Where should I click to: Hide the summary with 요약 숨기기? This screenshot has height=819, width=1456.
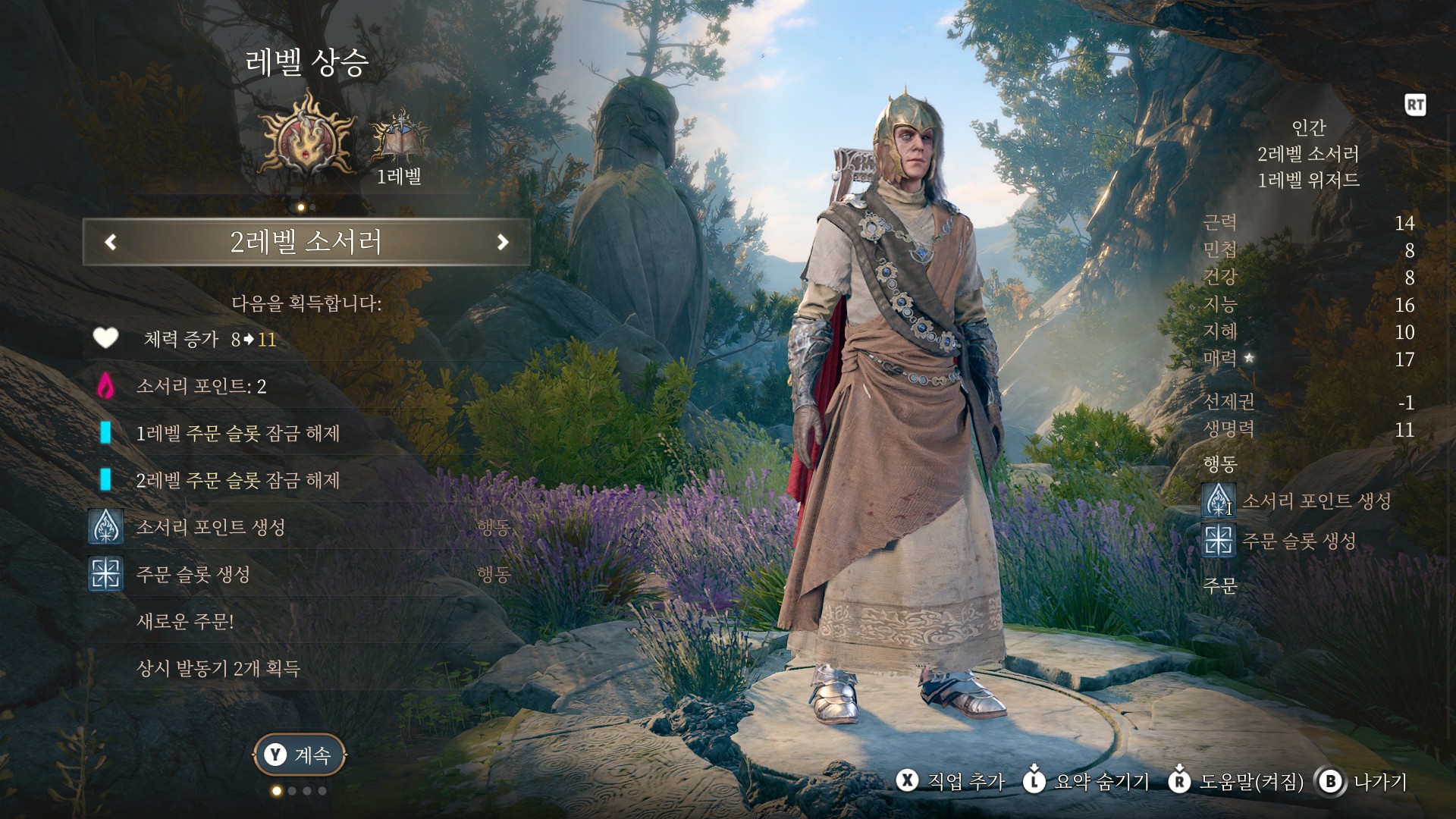(x=1087, y=782)
